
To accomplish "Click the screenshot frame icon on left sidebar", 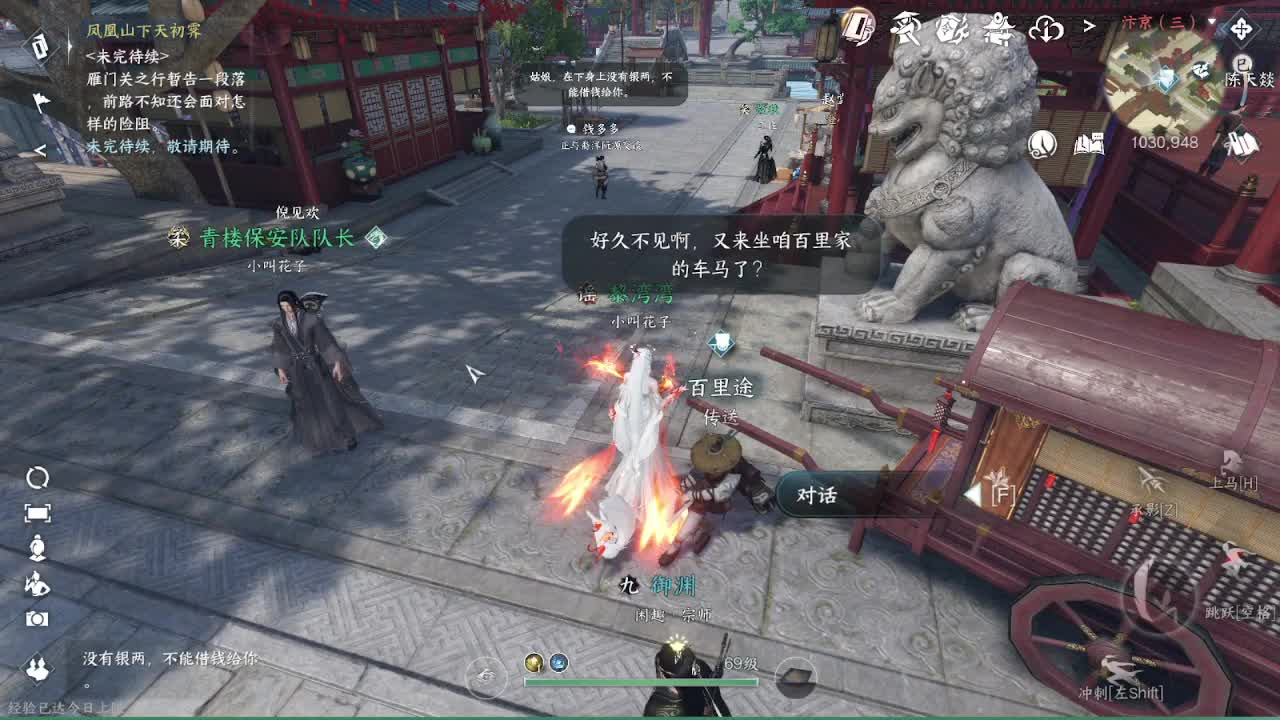I will click(38, 512).
